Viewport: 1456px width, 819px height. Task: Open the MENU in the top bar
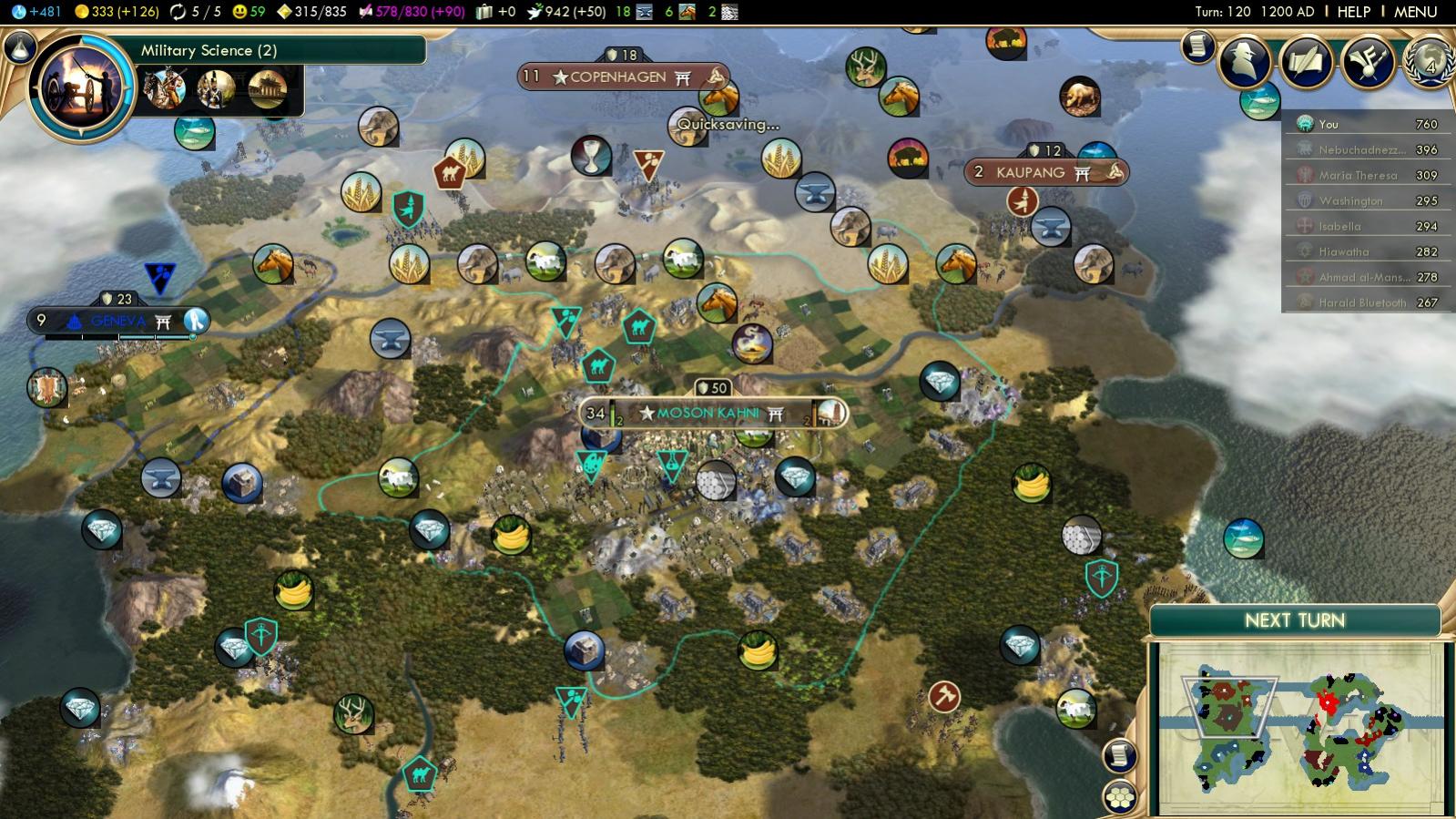coord(1415,12)
